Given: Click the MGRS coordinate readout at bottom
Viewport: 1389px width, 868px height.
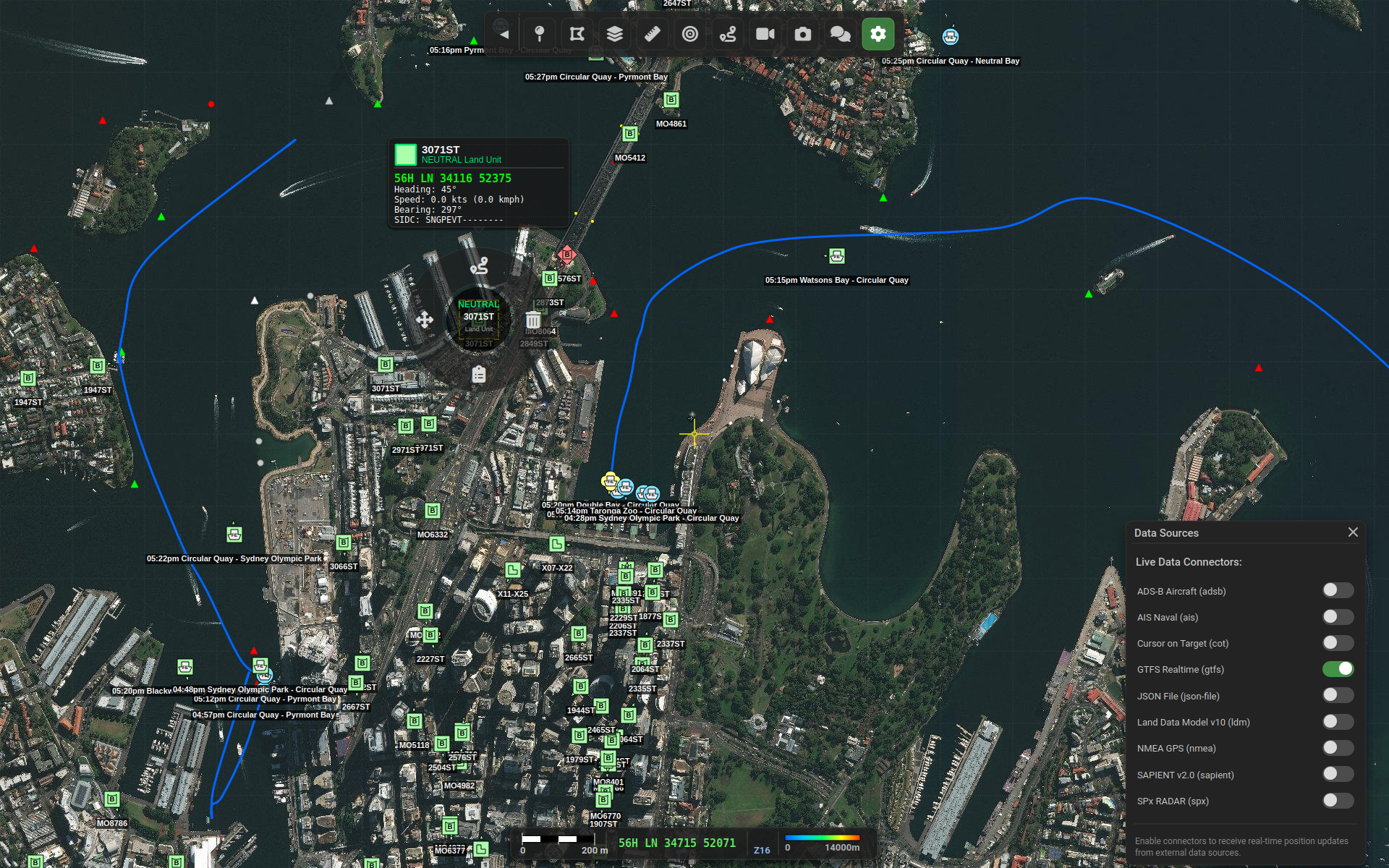Looking at the screenshot, I should (x=676, y=843).
